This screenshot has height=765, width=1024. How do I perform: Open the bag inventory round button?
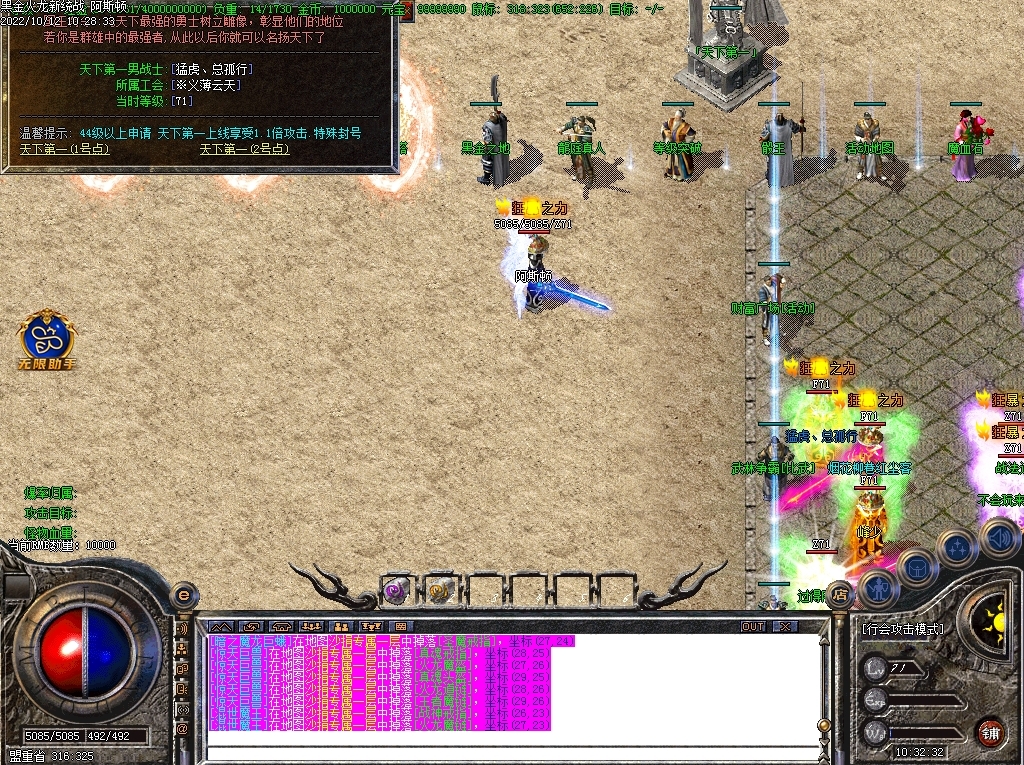click(917, 568)
